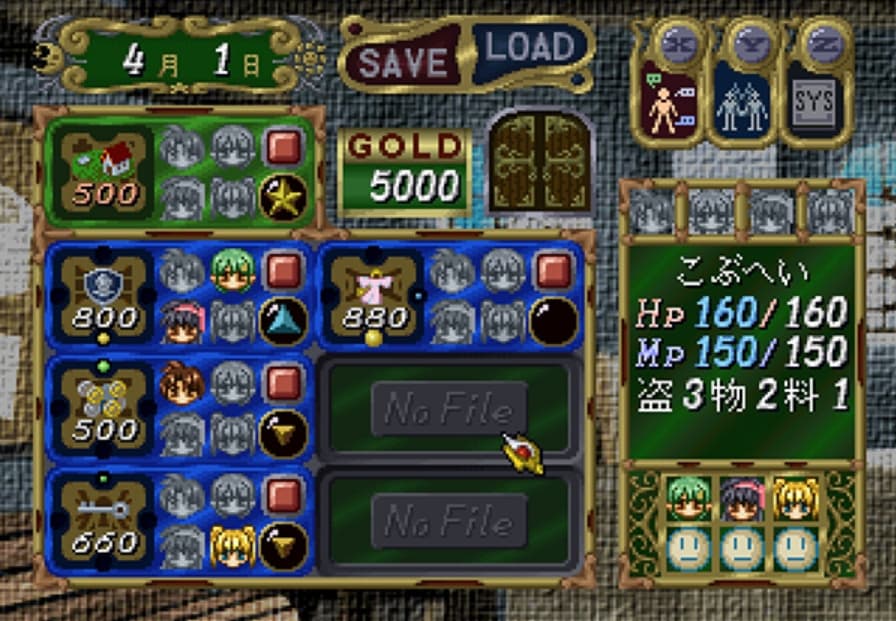Select the blue hat badge on shield card
This screenshot has width=896, height=621.
283,319
